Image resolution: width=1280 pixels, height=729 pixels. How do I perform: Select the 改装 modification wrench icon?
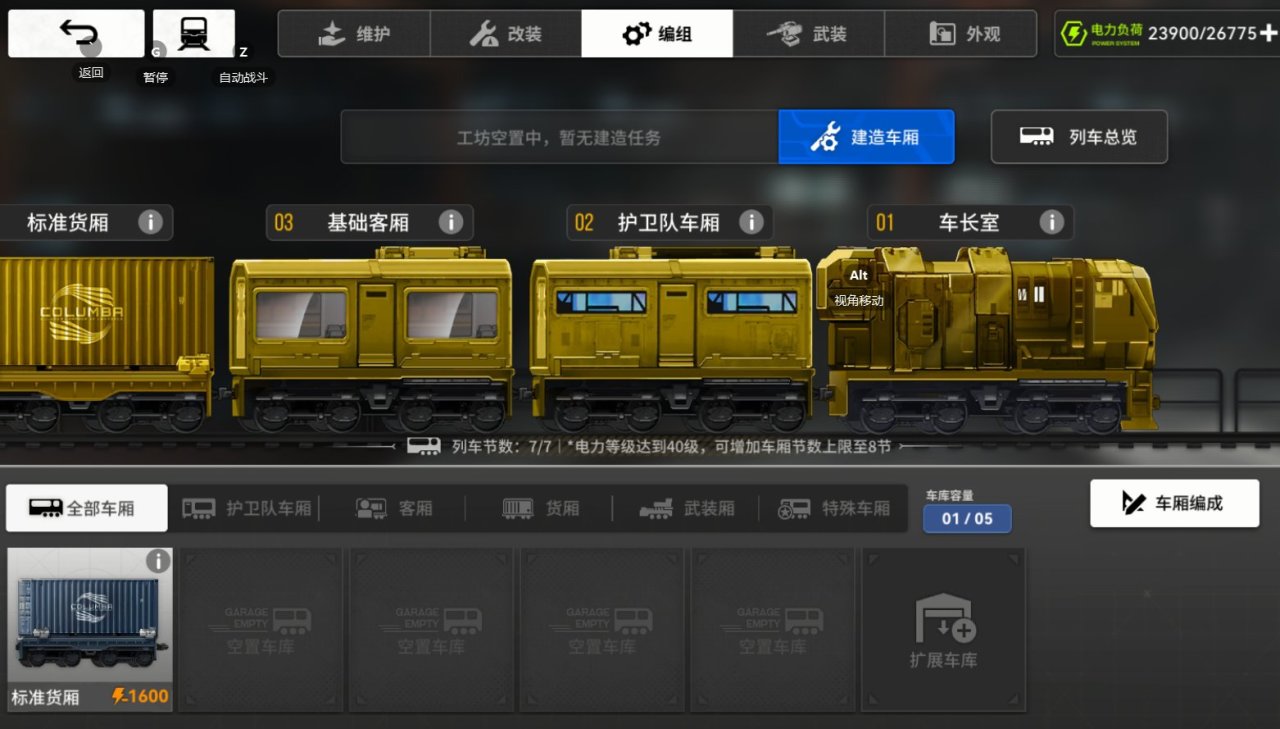[482, 32]
